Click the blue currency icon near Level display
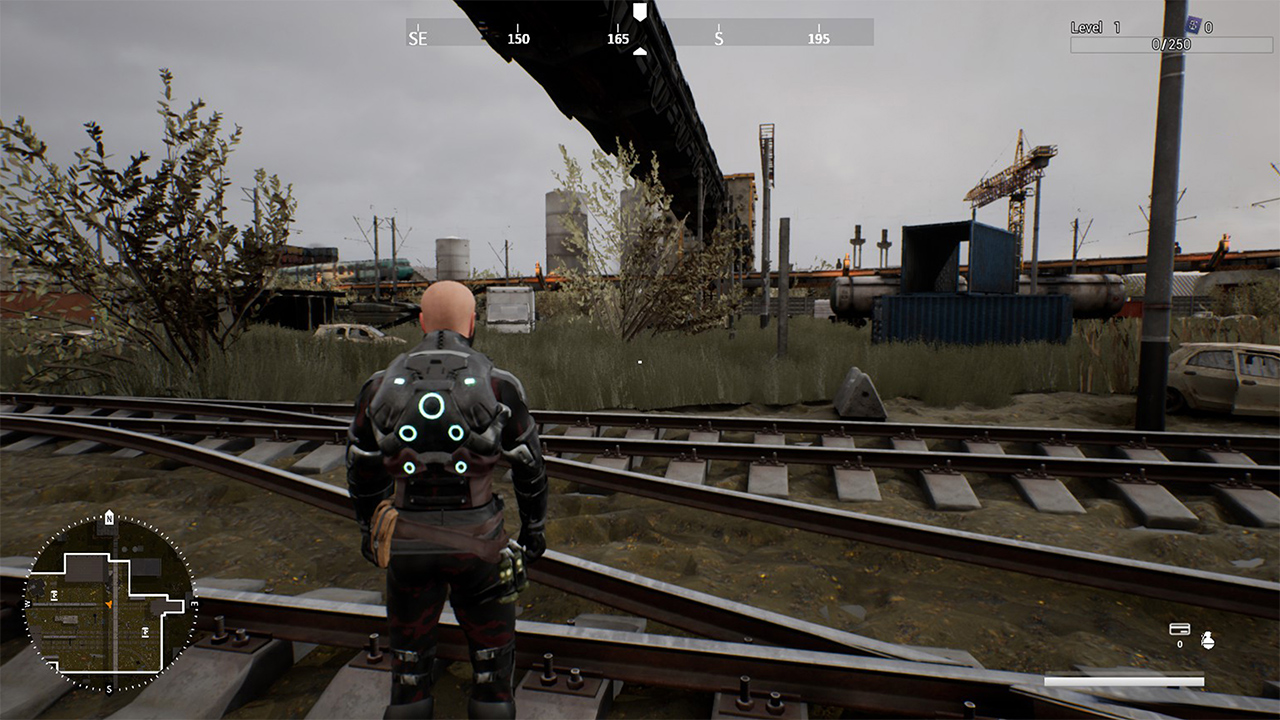Screen dimensions: 1280x720 pos(1194,25)
